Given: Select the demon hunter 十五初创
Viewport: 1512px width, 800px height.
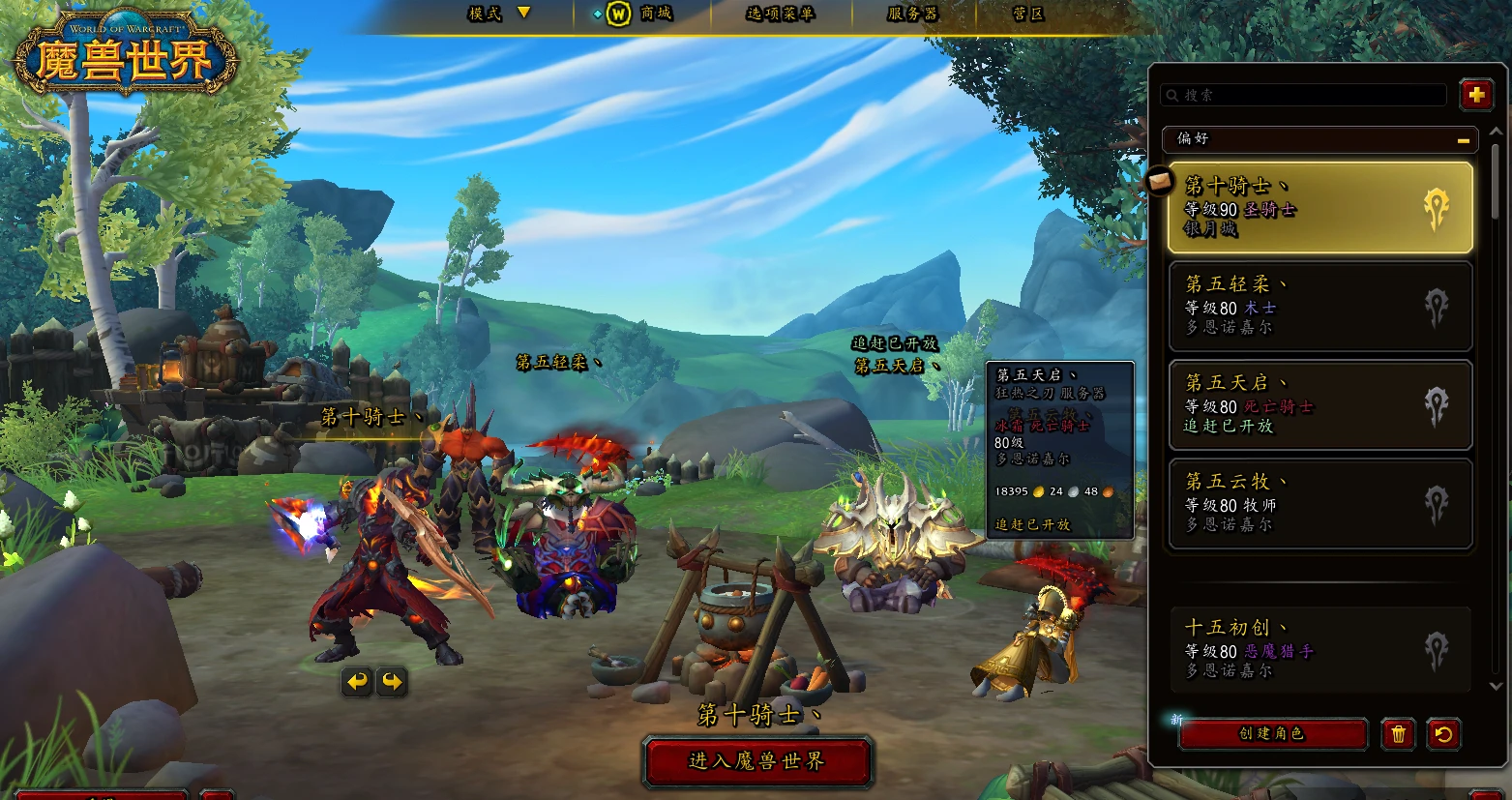Looking at the screenshot, I should [1319, 649].
